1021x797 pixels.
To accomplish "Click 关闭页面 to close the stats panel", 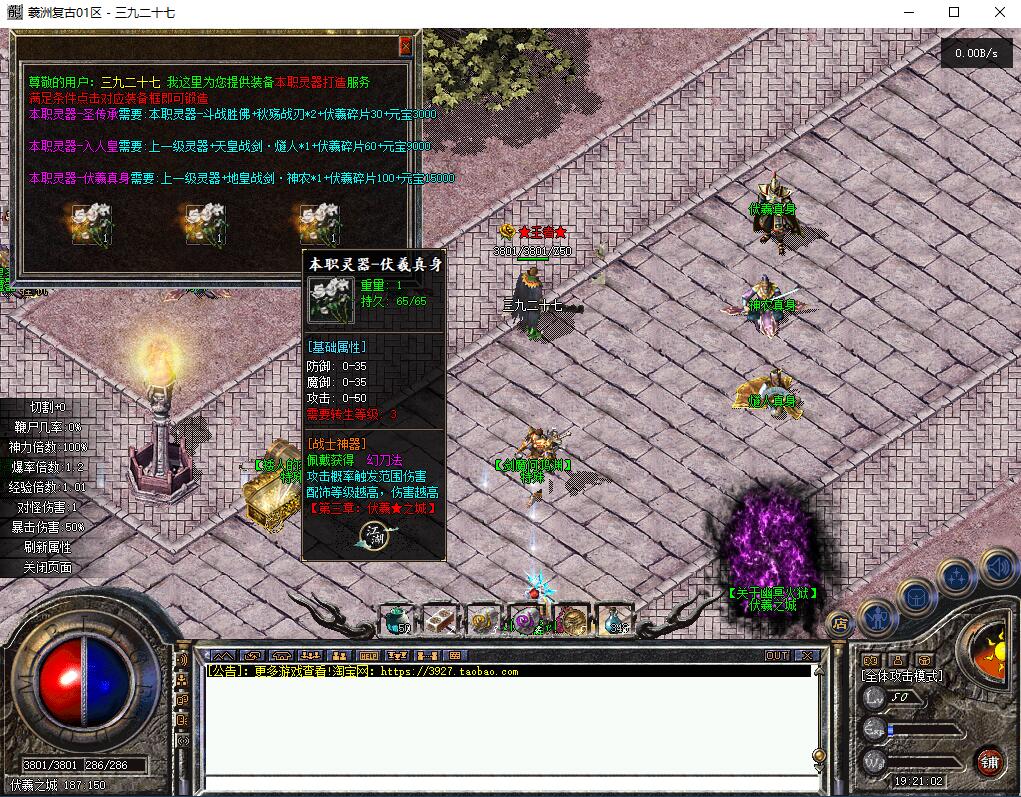I will tap(47, 567).
